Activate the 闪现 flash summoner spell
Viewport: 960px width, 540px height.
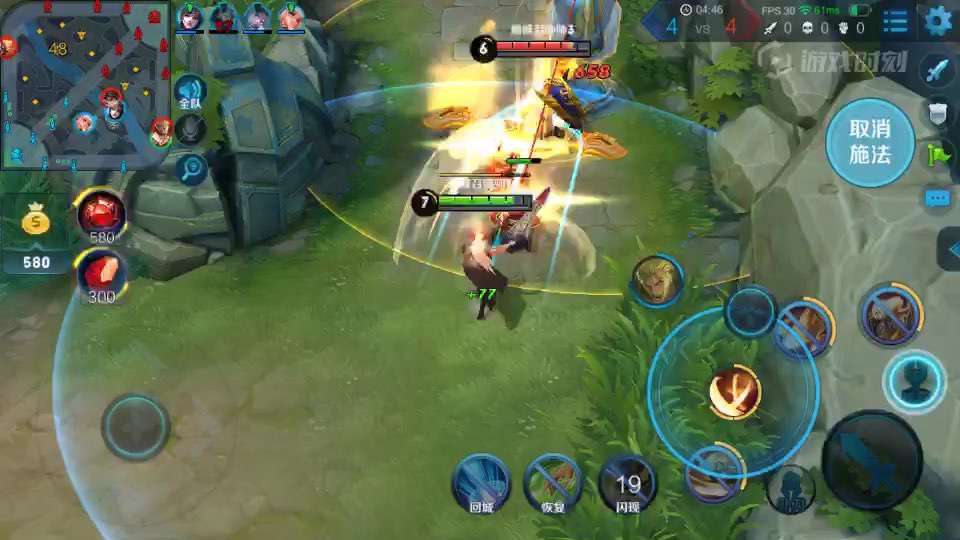[627, 483]
